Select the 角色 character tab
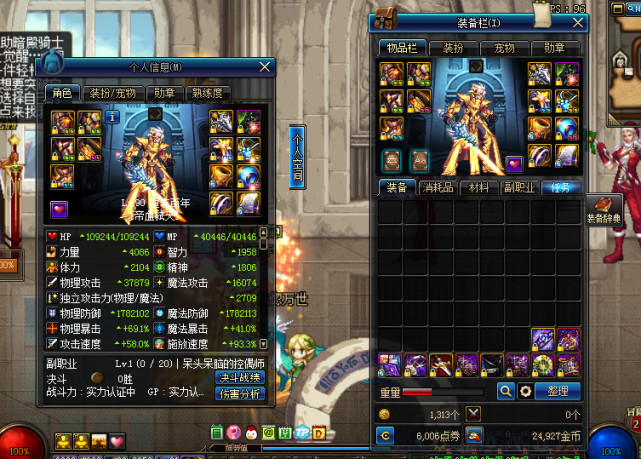 coord(62,93)
